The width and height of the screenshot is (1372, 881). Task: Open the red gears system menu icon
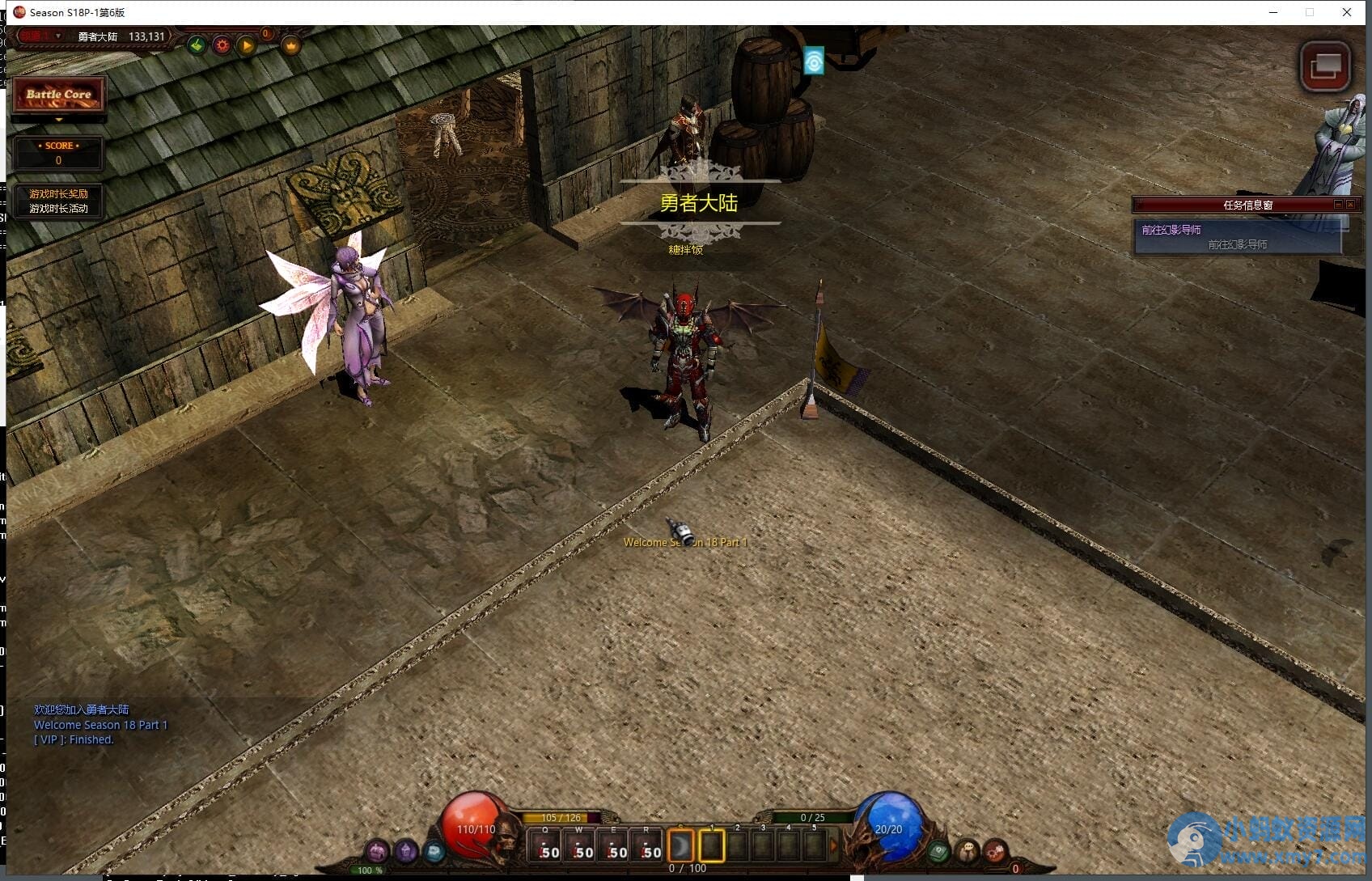[995, 851]
